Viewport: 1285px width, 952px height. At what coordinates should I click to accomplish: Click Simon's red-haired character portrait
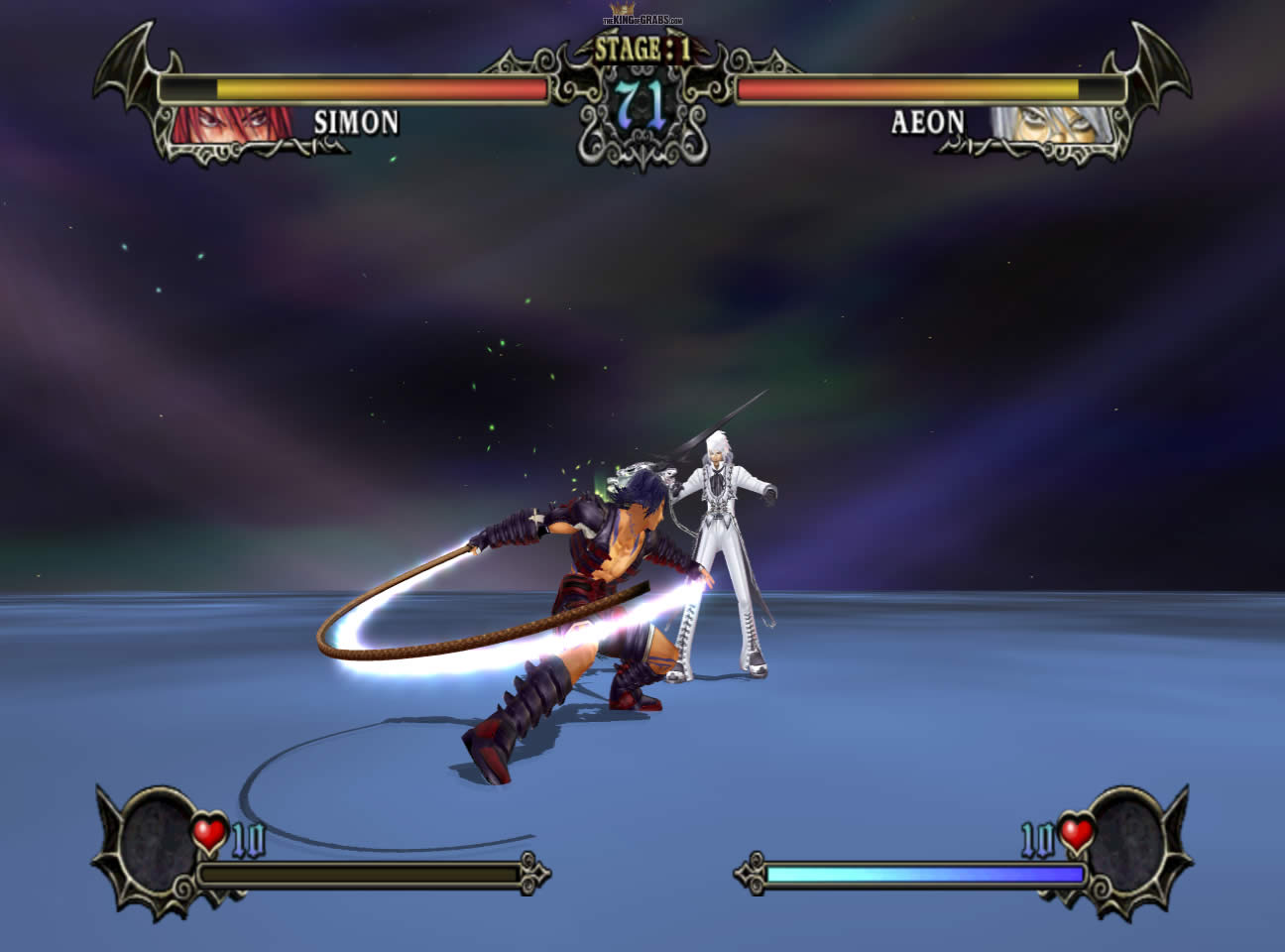[231, 123]
